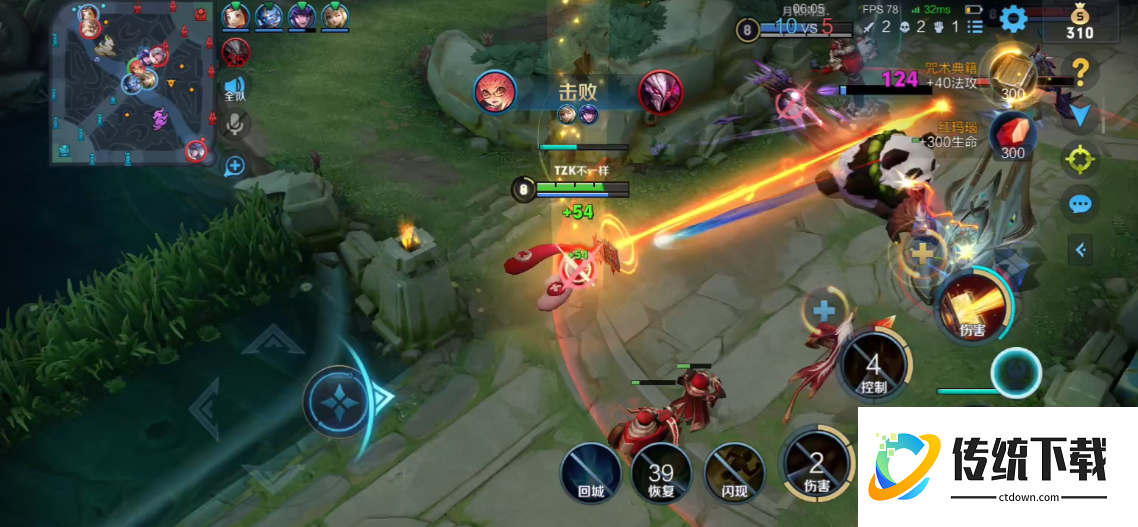This screenshot has height=527, width=1138.
Task: Upgrade the control skill with the plus icon
Action: coord(823,311)
